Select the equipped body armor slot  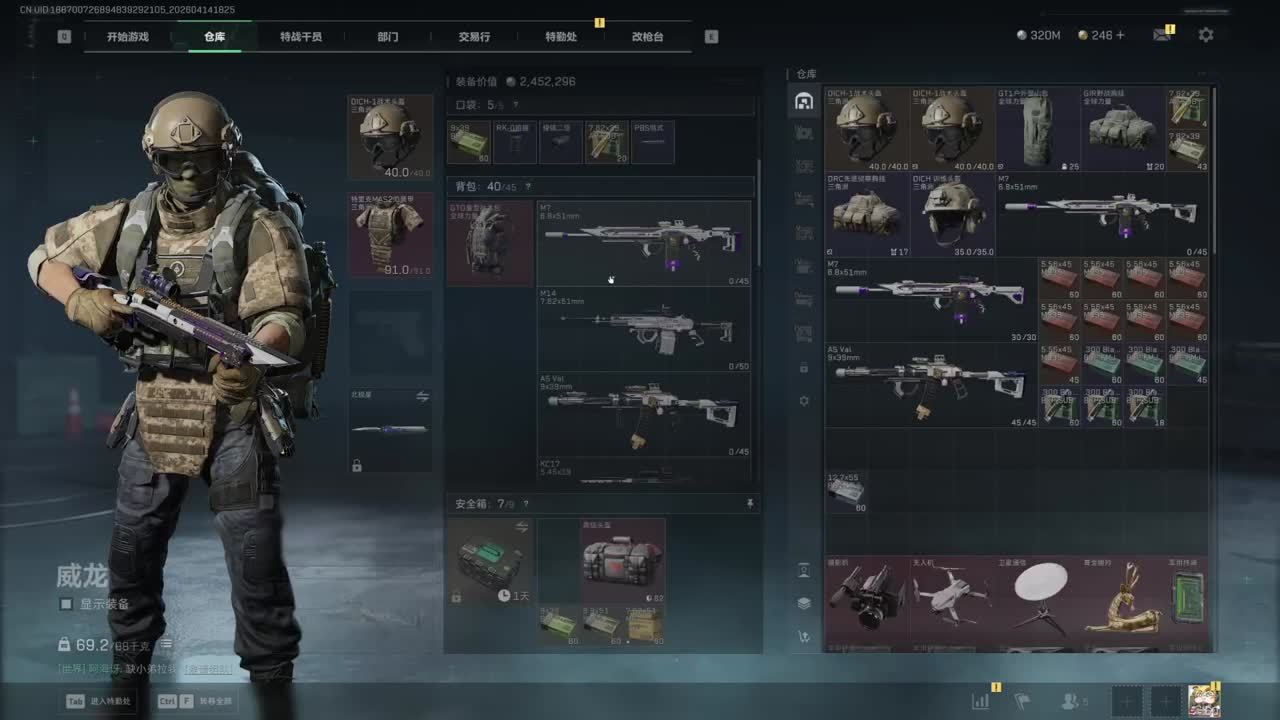[x=390, y=235]
